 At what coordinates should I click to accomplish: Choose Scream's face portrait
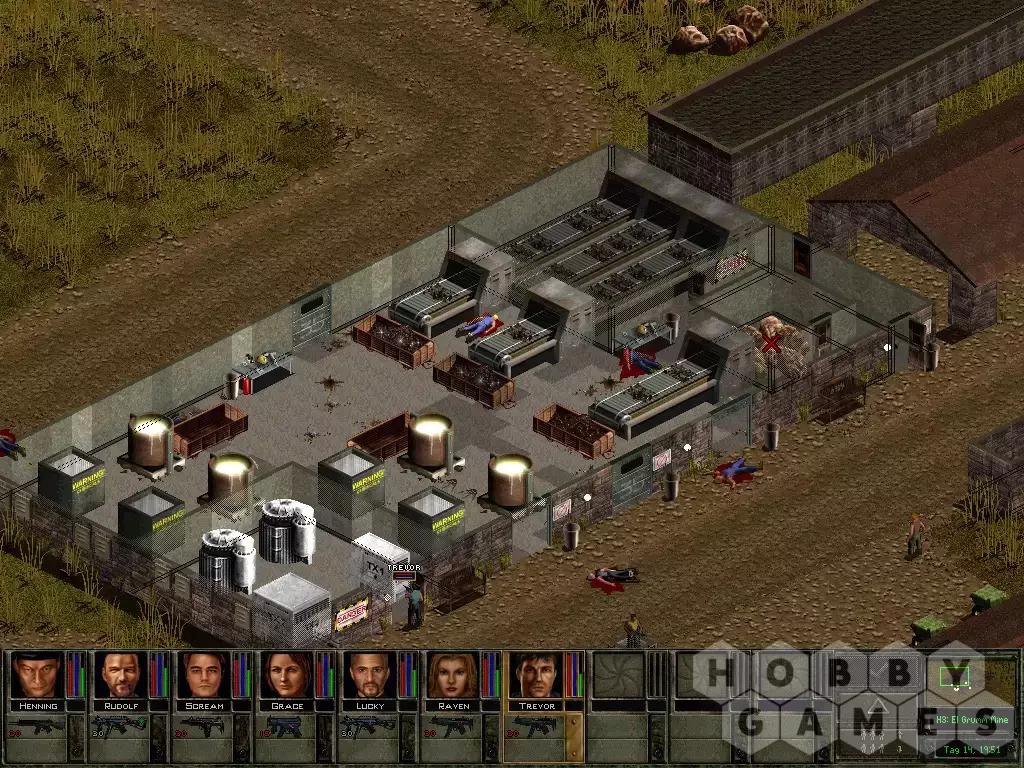203,675
